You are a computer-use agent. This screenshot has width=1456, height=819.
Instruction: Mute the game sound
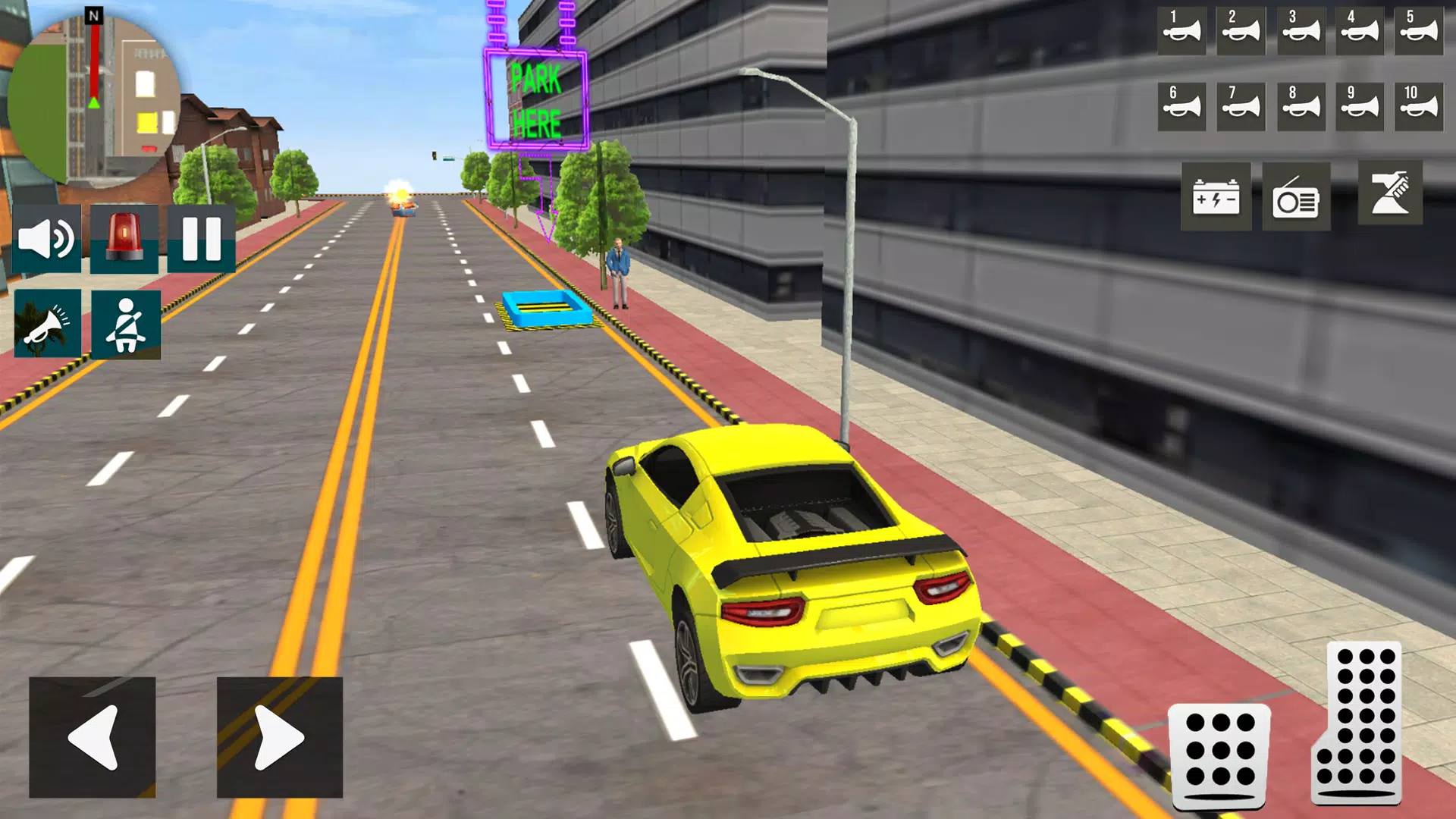tap(47, 239)
